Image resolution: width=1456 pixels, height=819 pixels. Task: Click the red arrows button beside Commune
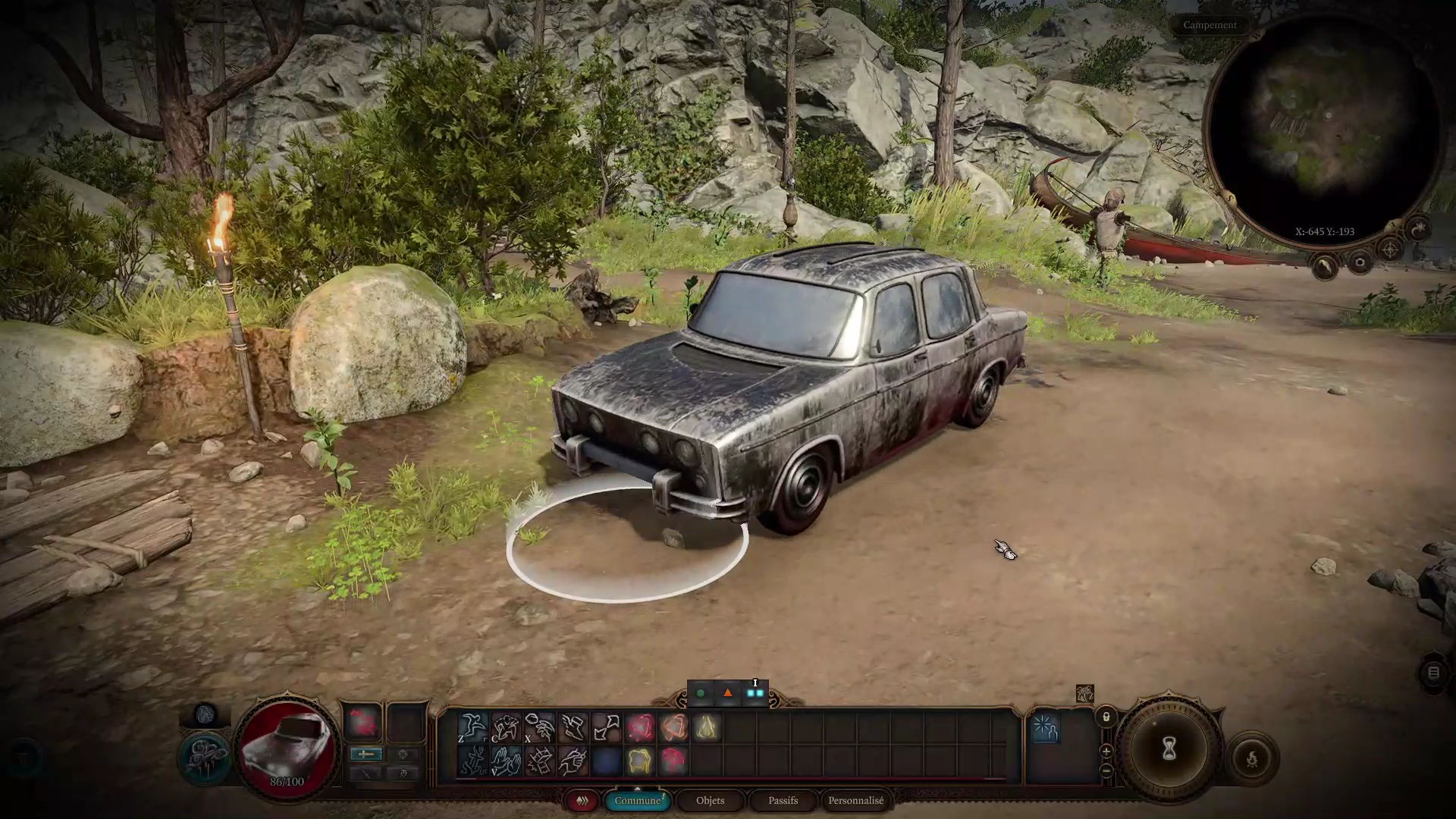(x=582, y=801)
